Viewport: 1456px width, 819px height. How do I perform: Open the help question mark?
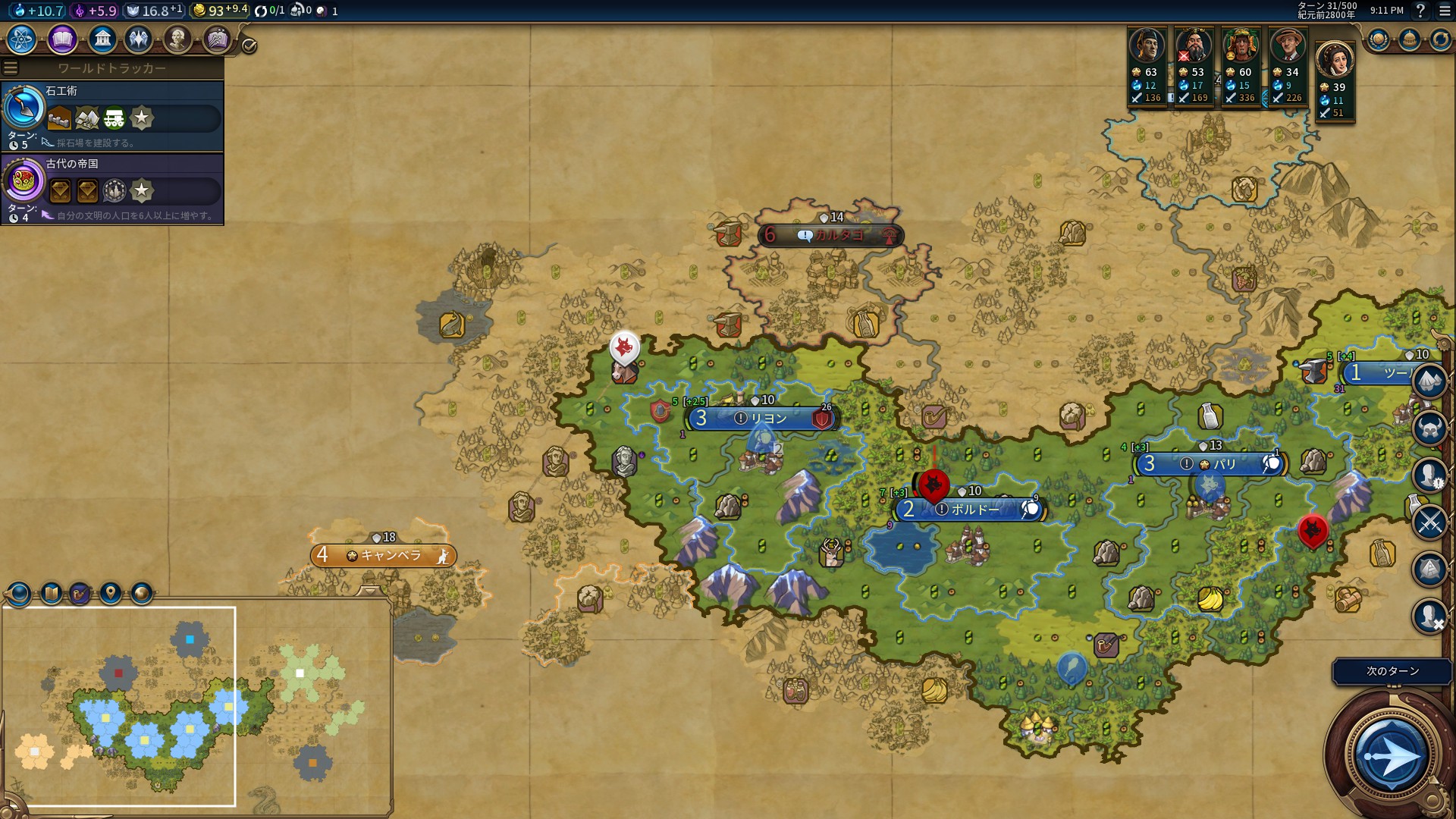click(x=1420, y=11)
